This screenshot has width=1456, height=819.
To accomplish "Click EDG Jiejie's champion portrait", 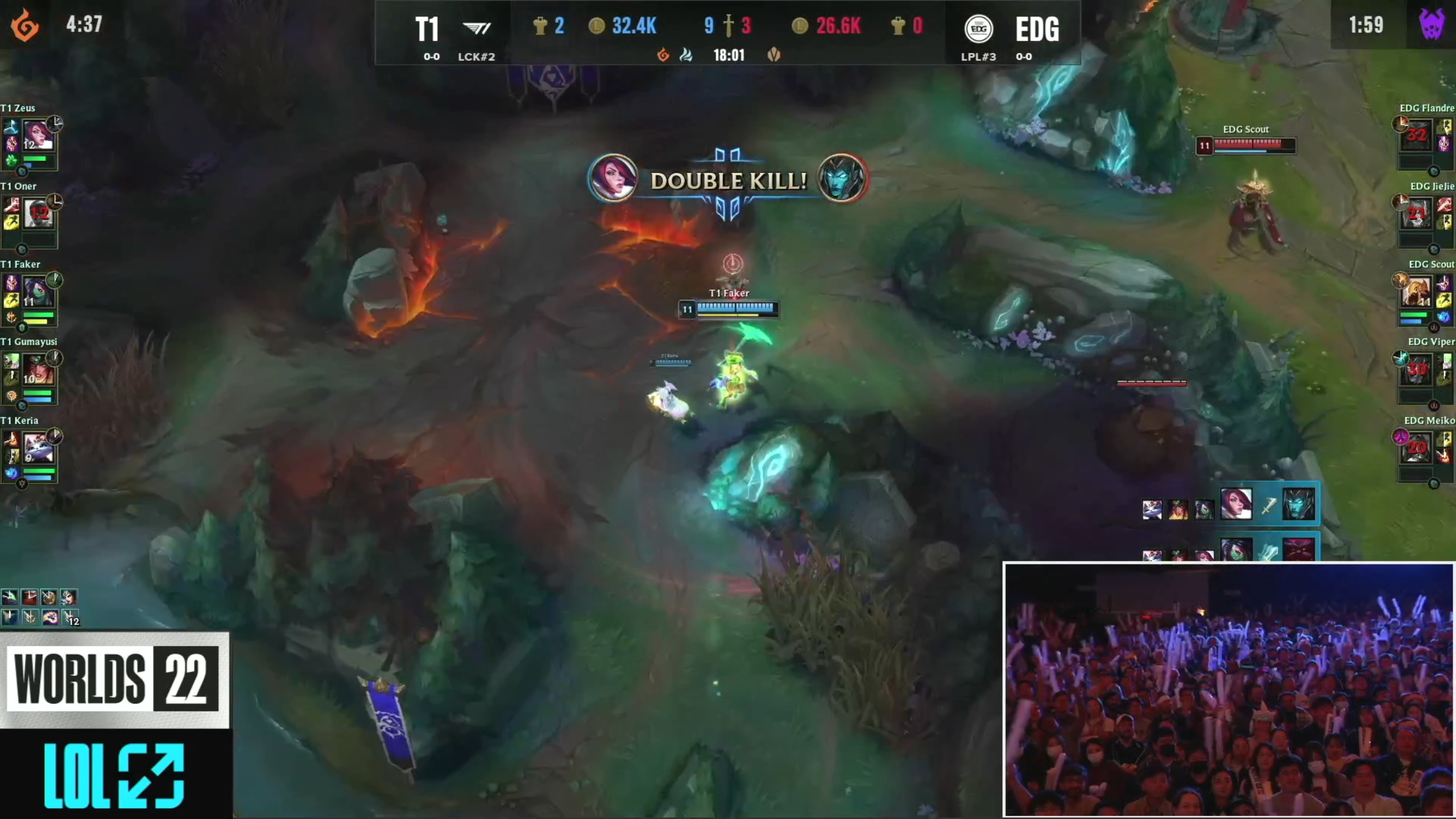I will coord(1416,214).
